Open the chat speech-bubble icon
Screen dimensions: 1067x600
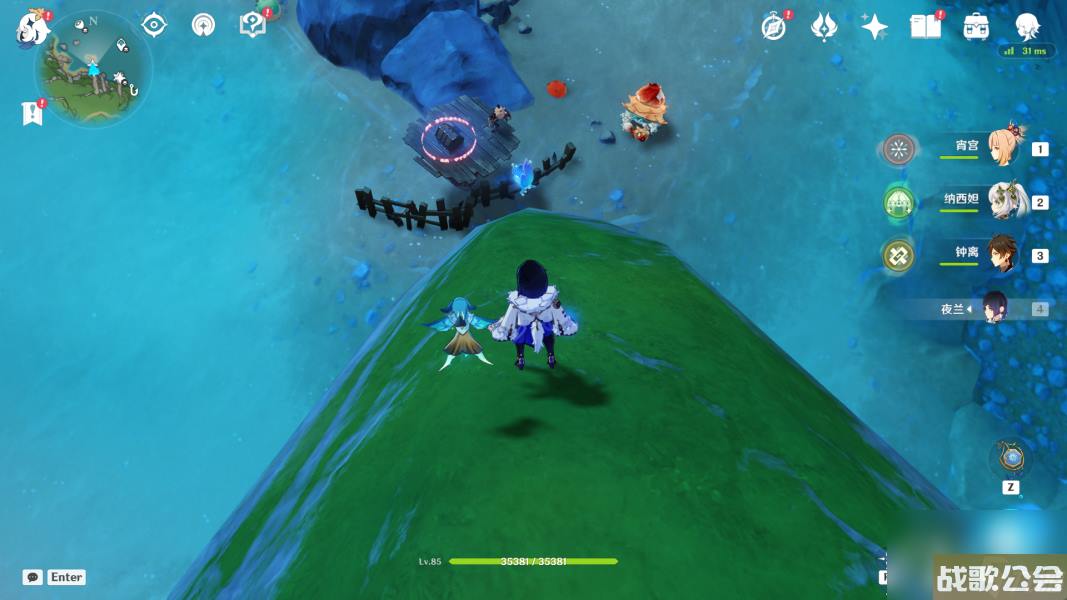point(33,577)
